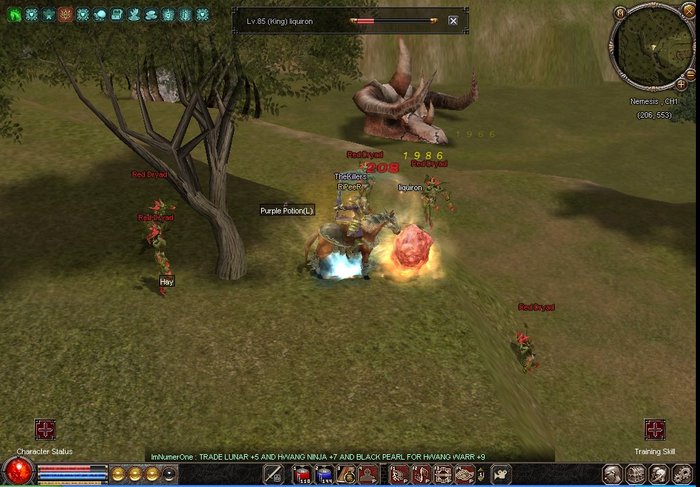Select the green leaf buff icon
The width and height of the screenshot is (700, 487).
[14, 15]
